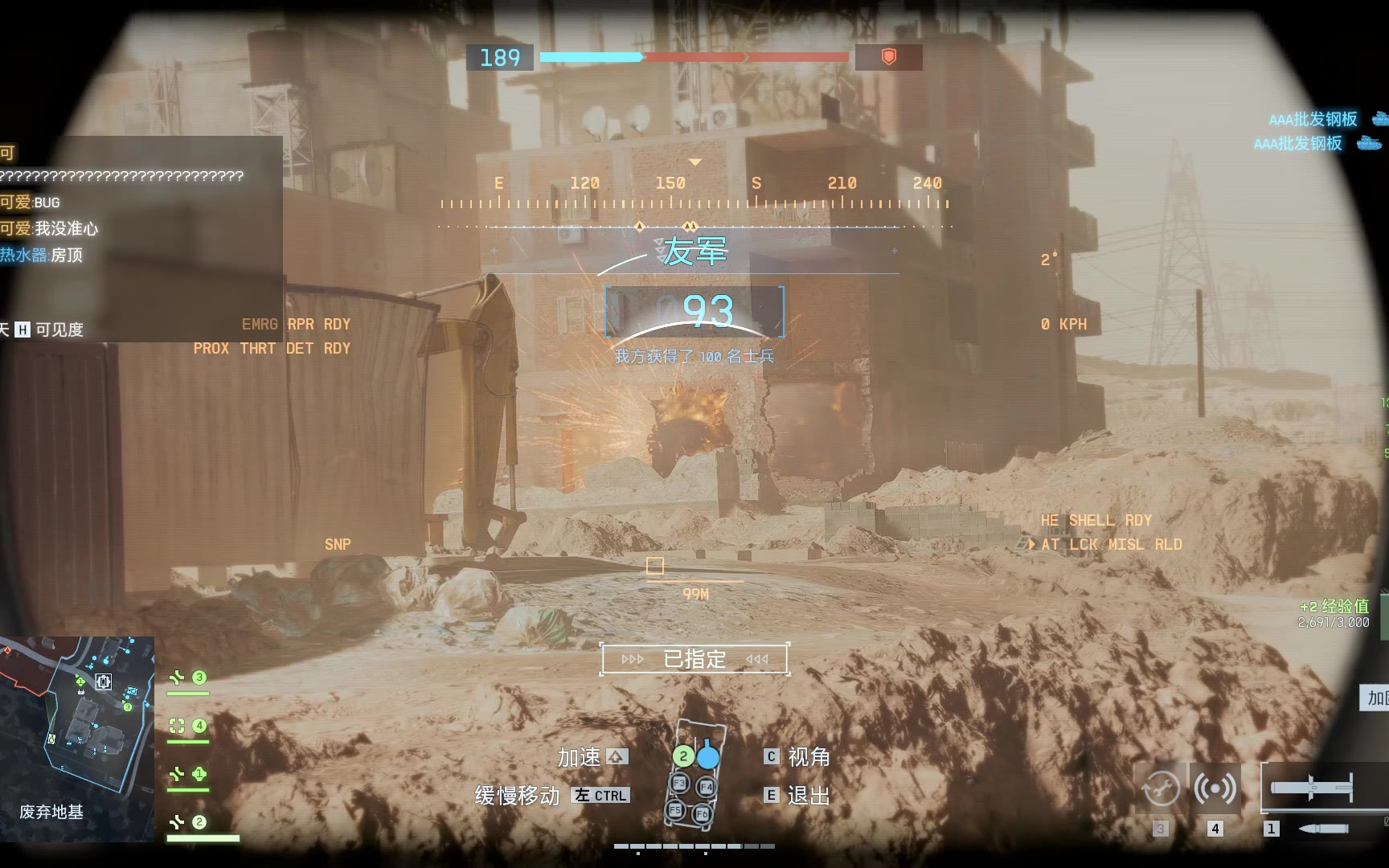Open the minimap labeled 废弃地基
Viewport: 1389px width, 868px height.
tap(77, 738)
